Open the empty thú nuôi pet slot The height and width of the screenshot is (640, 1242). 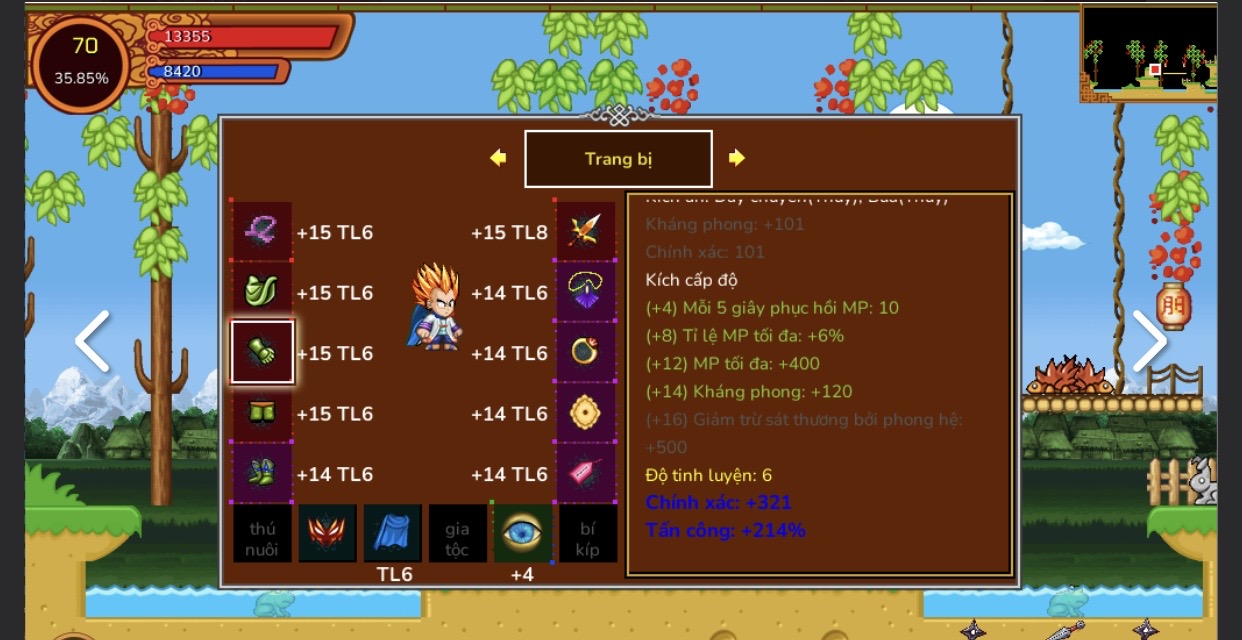pyautogui.click(x=262, y=534)
